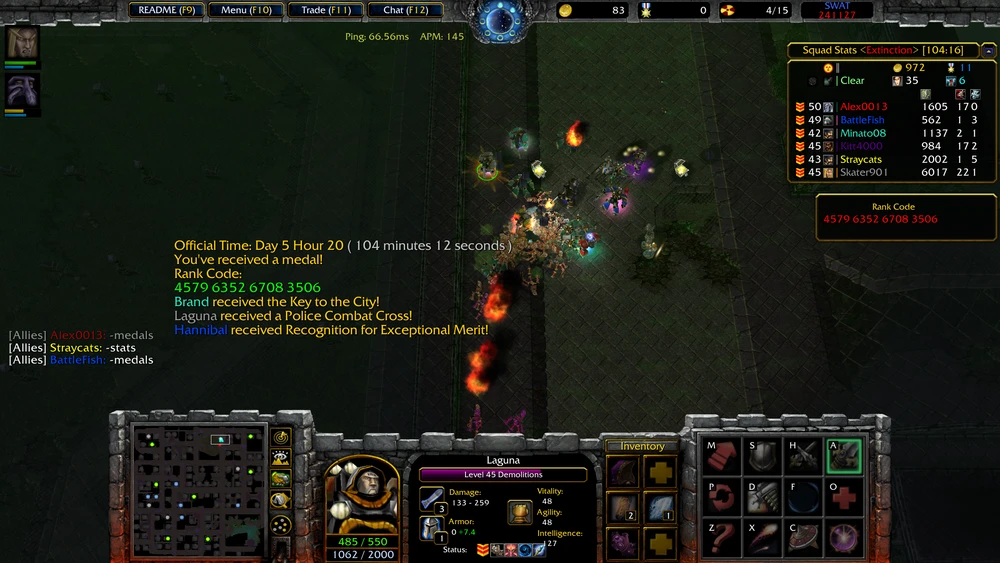This screenshot has width=1000, height=563.
Task: Select the inventory item with count 1
Action: coord(659,508)
